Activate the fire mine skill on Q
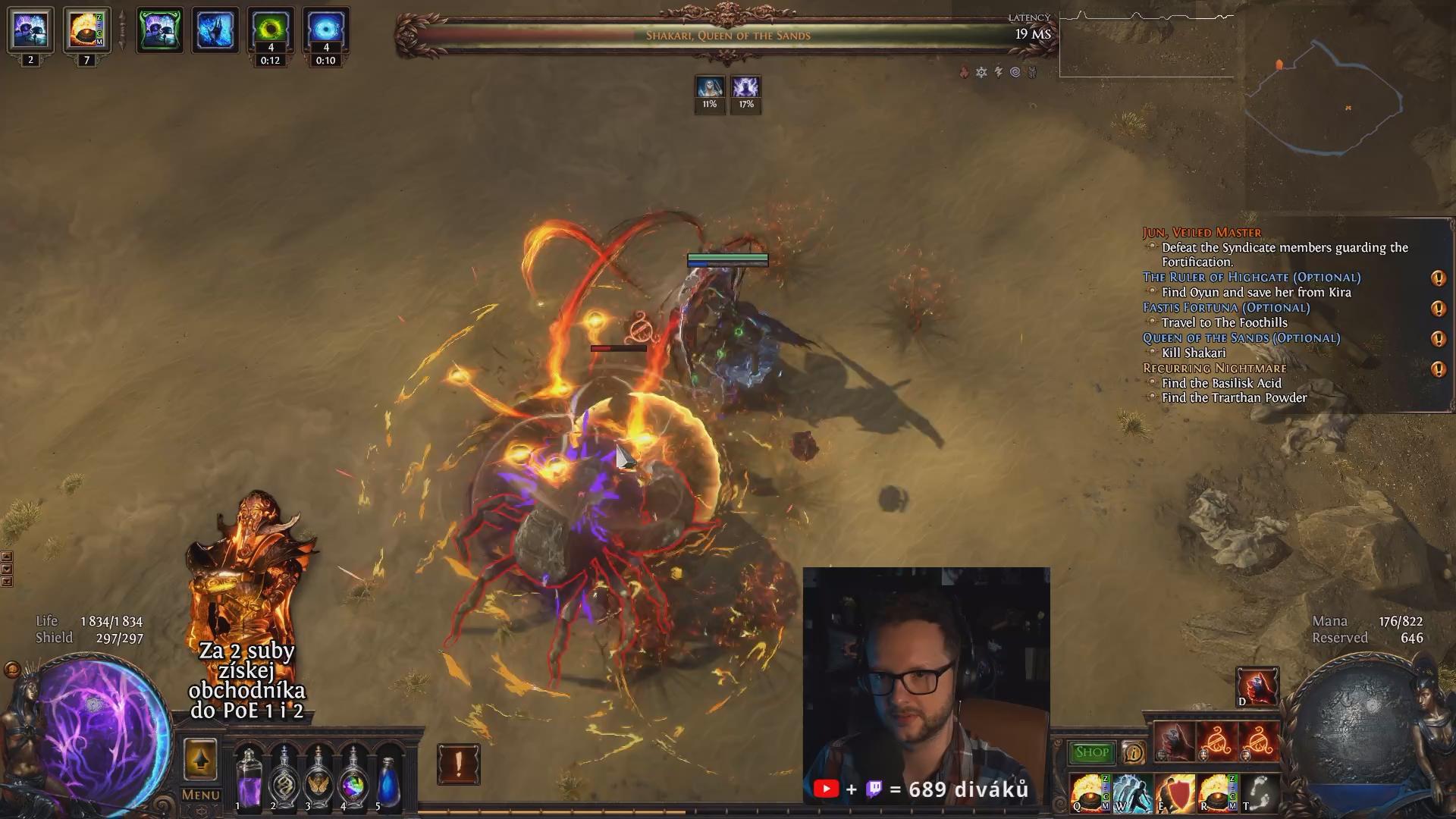Image resolution: width=1456 pixels, height=819 pixels. click(1088, 792)
